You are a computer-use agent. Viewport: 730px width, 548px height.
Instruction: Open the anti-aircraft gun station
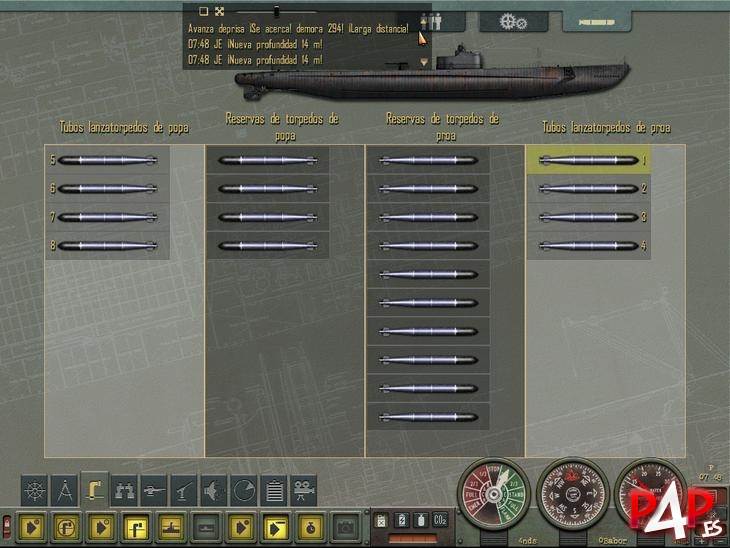185,489
